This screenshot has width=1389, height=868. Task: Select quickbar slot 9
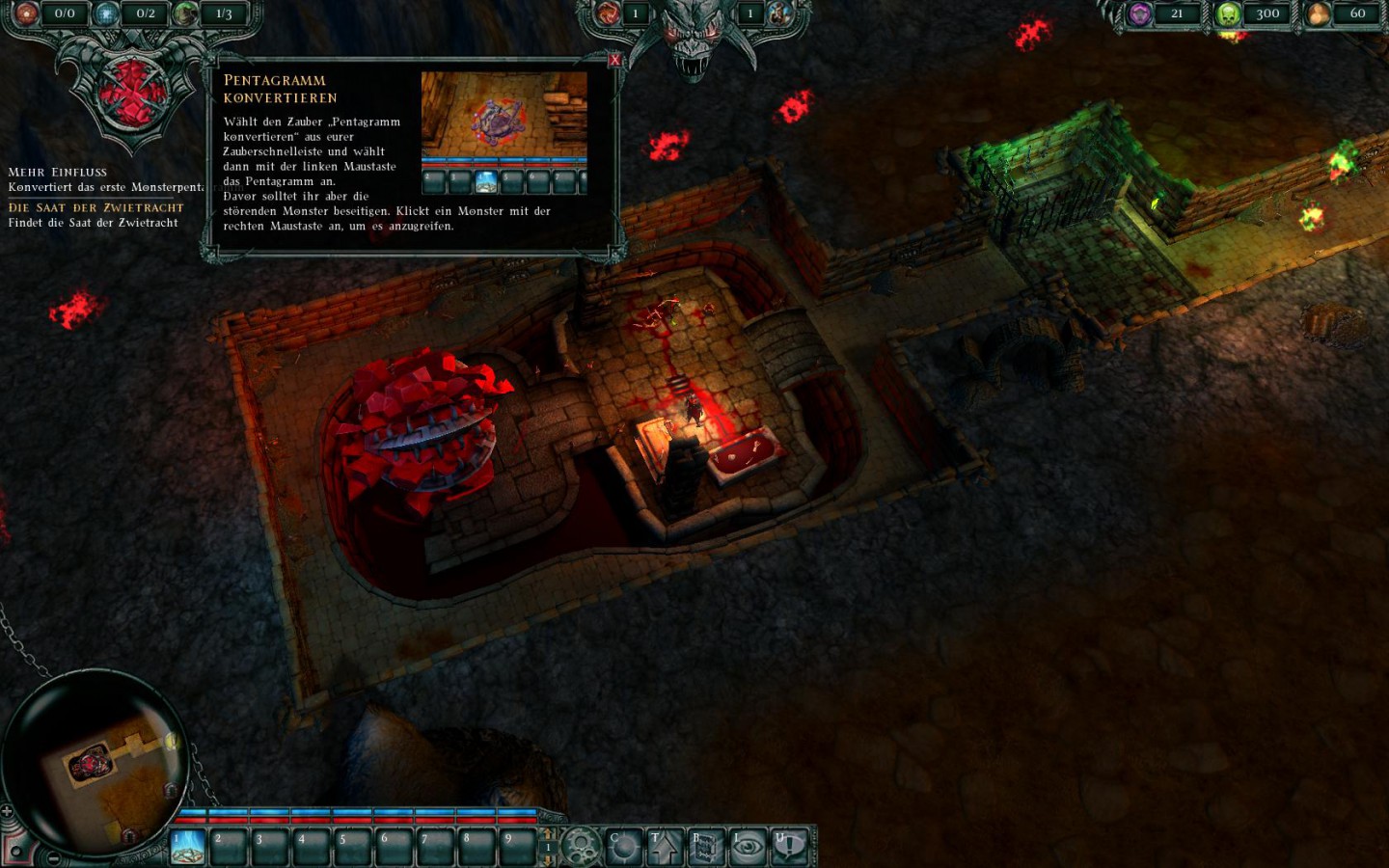click(519, 846)
